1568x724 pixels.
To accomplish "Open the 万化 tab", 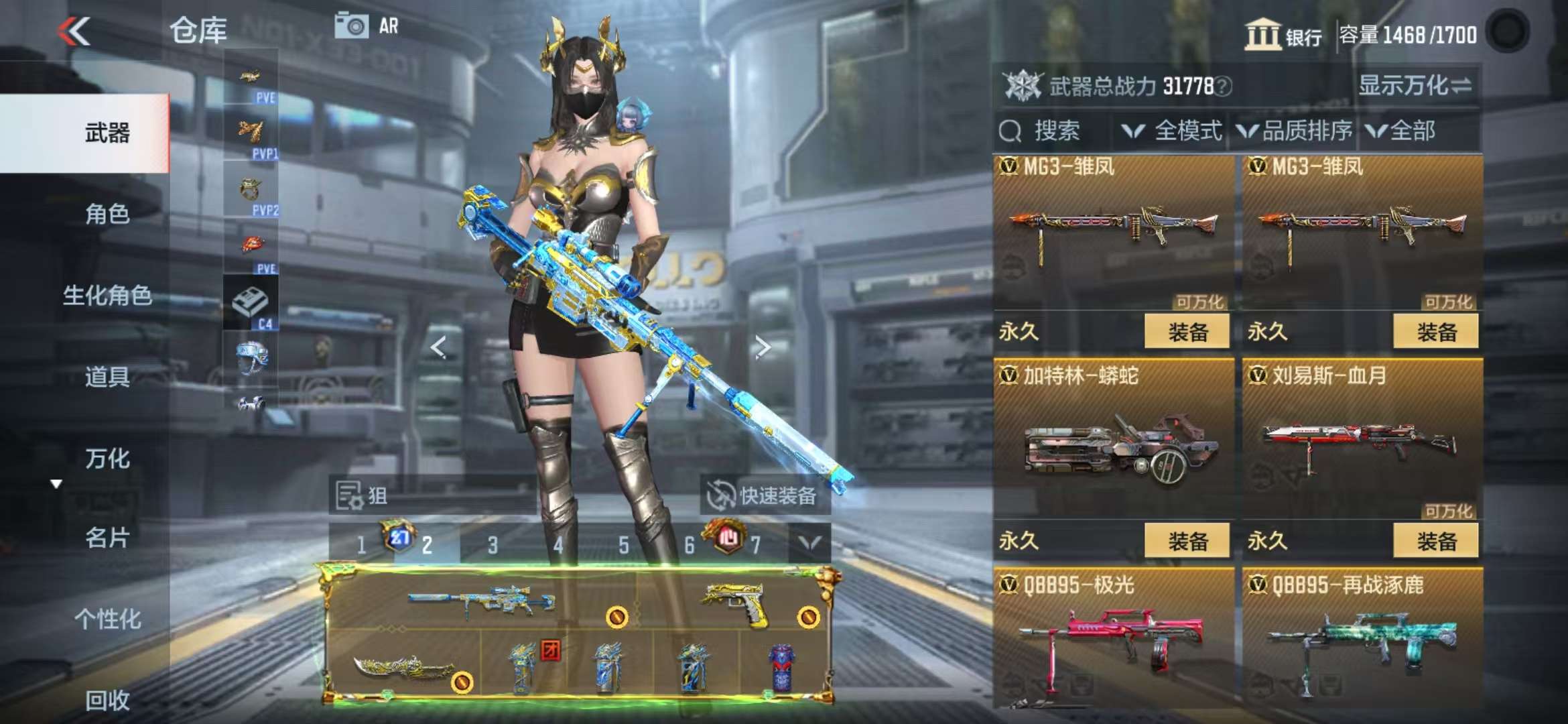I will click(107, 459).
